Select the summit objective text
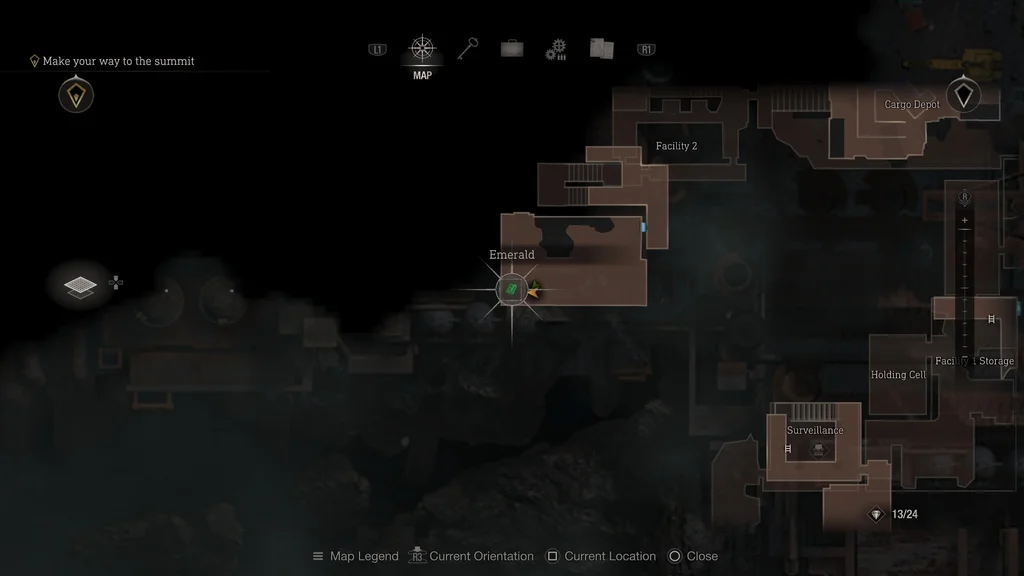 pyautogui.click(x=118, y=61)
